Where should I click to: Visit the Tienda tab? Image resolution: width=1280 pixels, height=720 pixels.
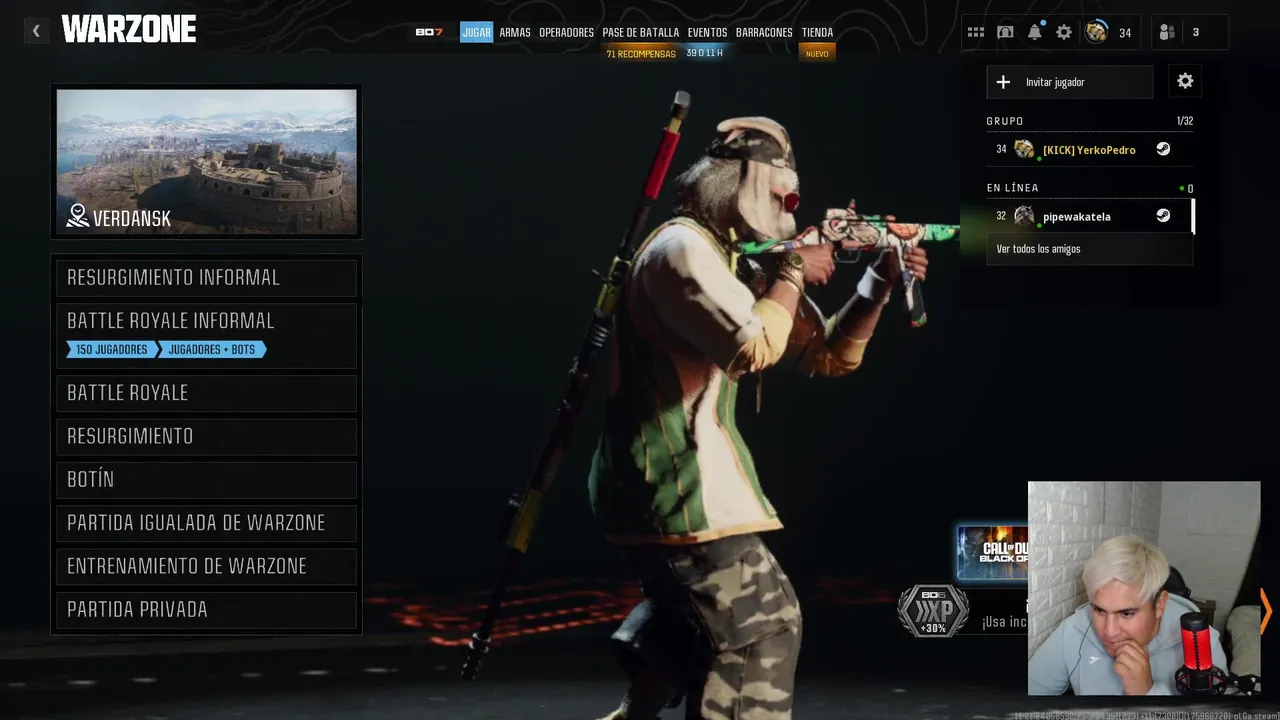(817, 33)
